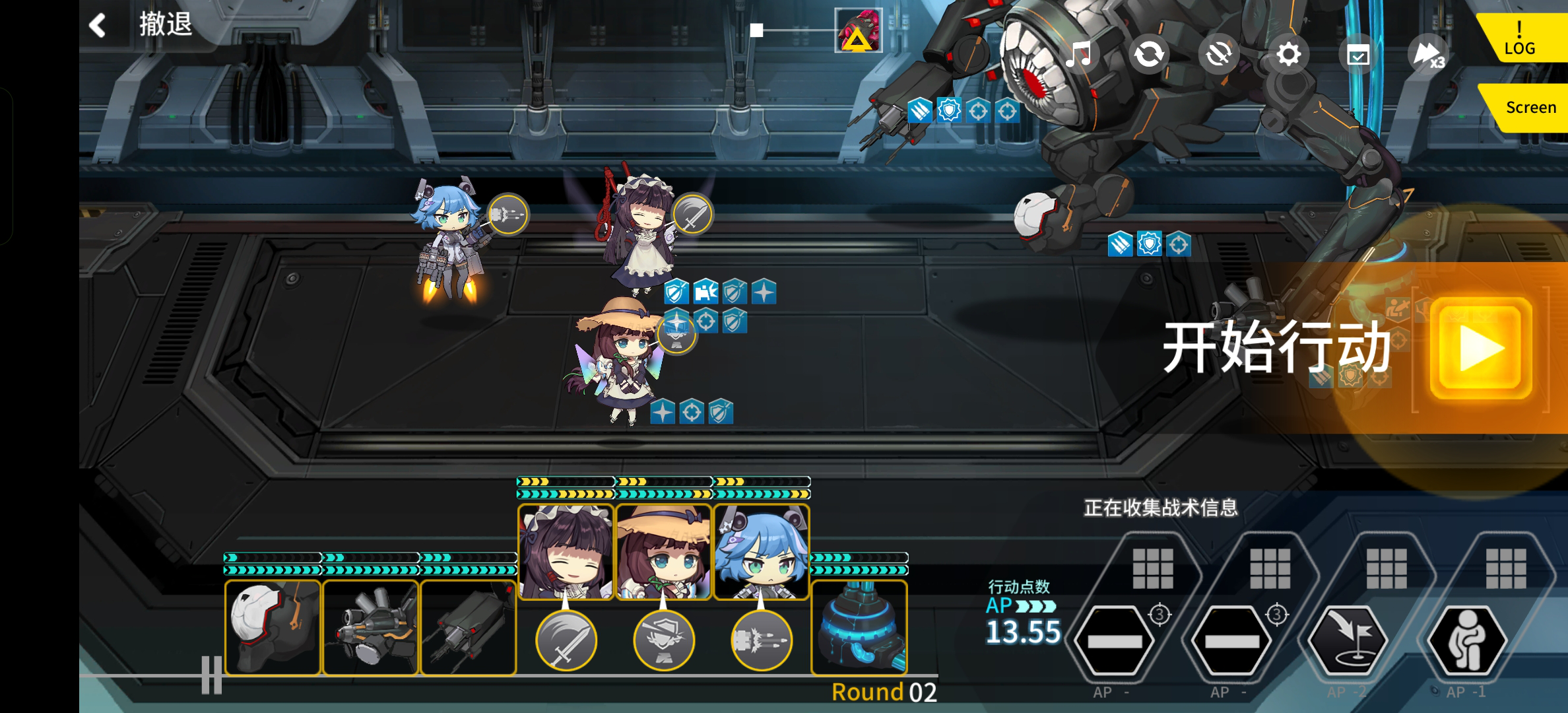Choose the sword slash skill below portraits
Image resolution: width=1568 pixels, height=713 pixels.
pyautogui.click(x=566, y=640)
